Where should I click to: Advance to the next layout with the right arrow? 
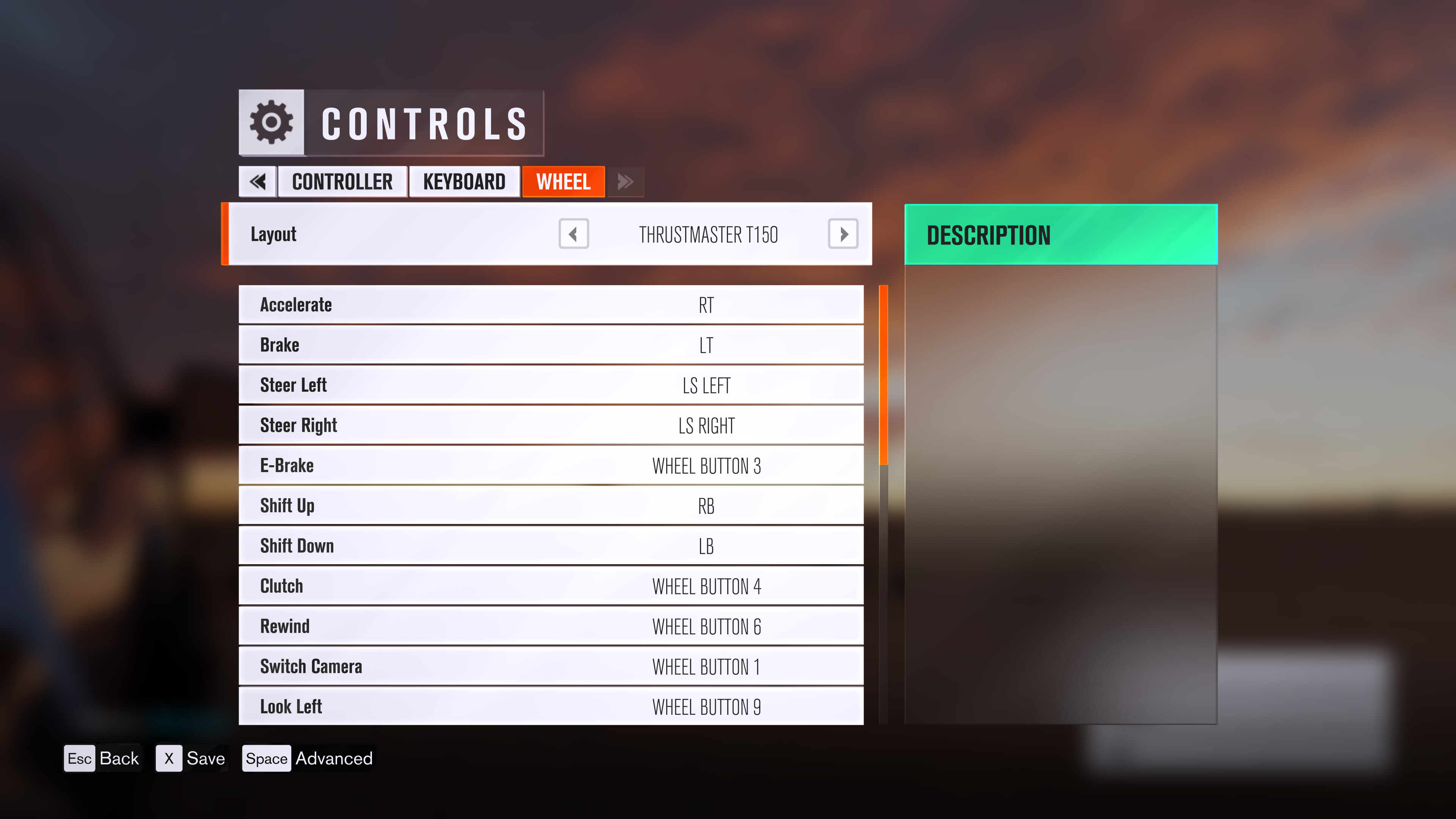(843, 234)
